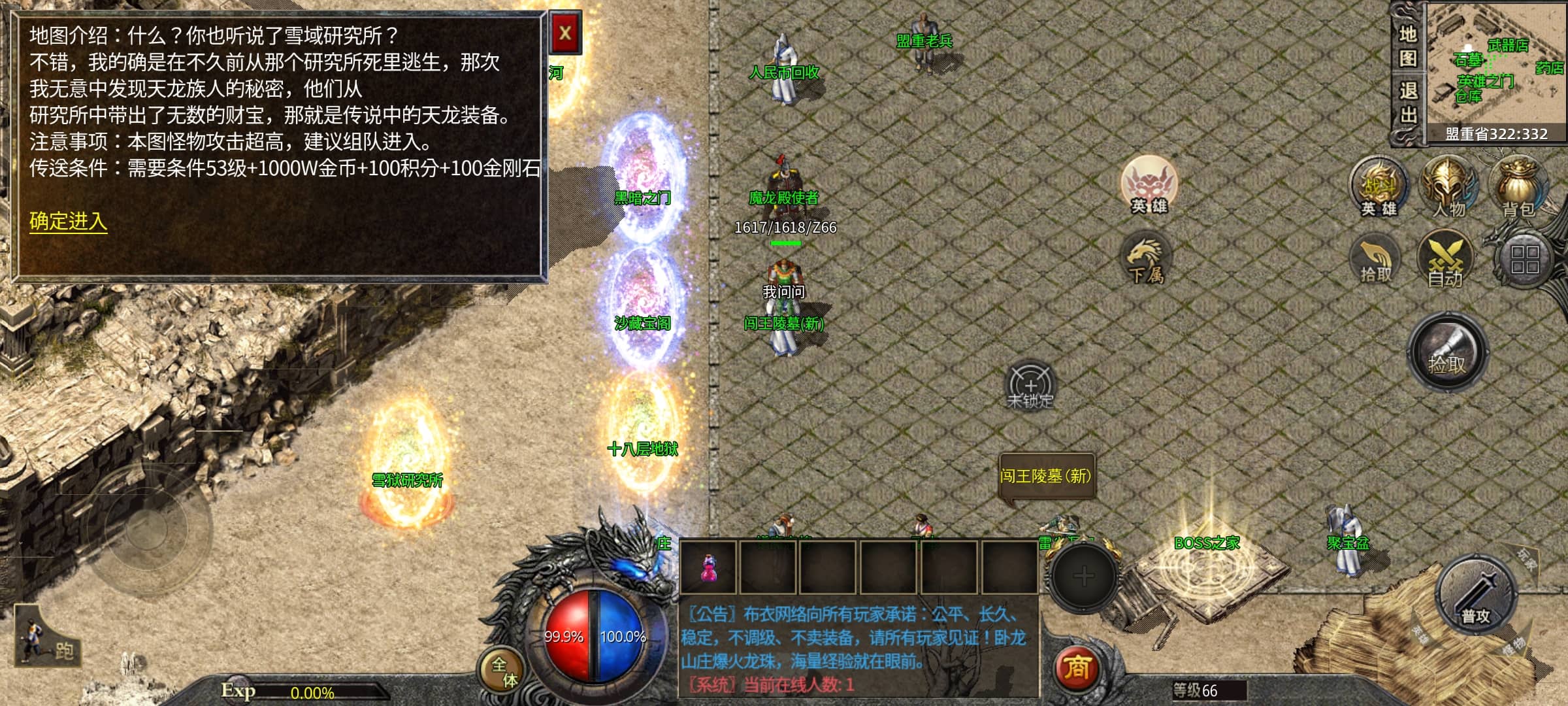Image resolution: width=1568 pixels, height=706 pixels.
Task: Open the 英雄 hero helmet menu icon
Action: coord(1379,188)
